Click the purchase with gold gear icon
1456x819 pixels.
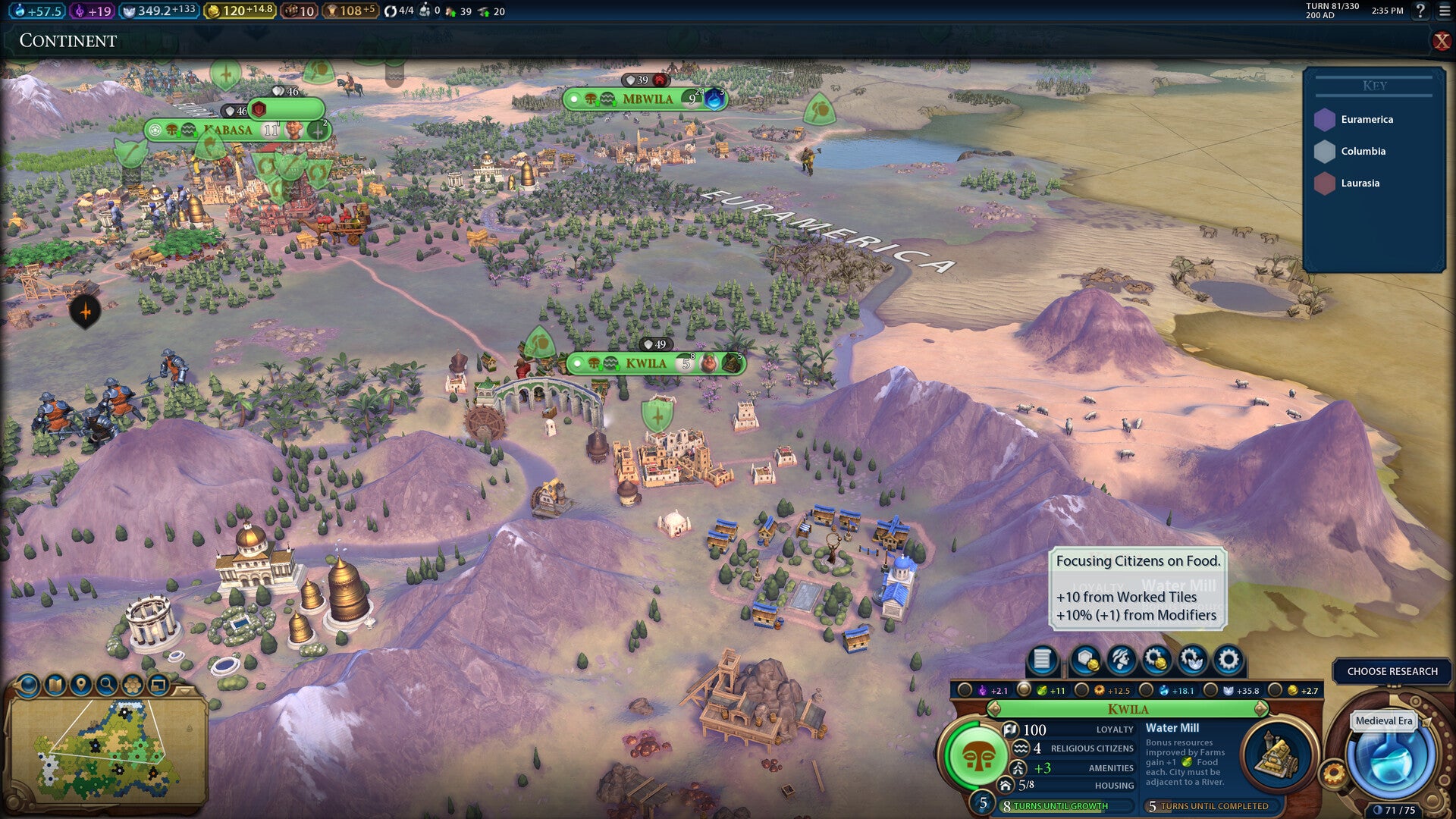pyautogui.click(x=1156, y=660)
